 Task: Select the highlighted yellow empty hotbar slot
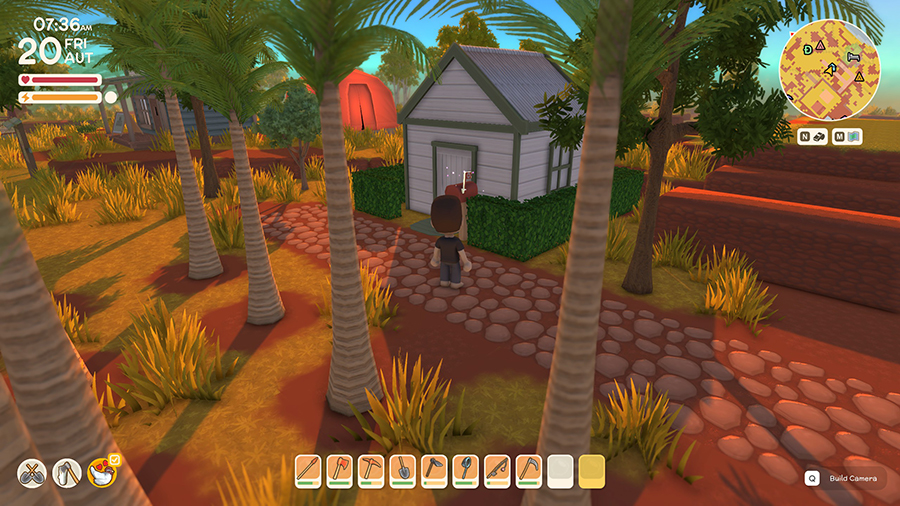[591, 469]
